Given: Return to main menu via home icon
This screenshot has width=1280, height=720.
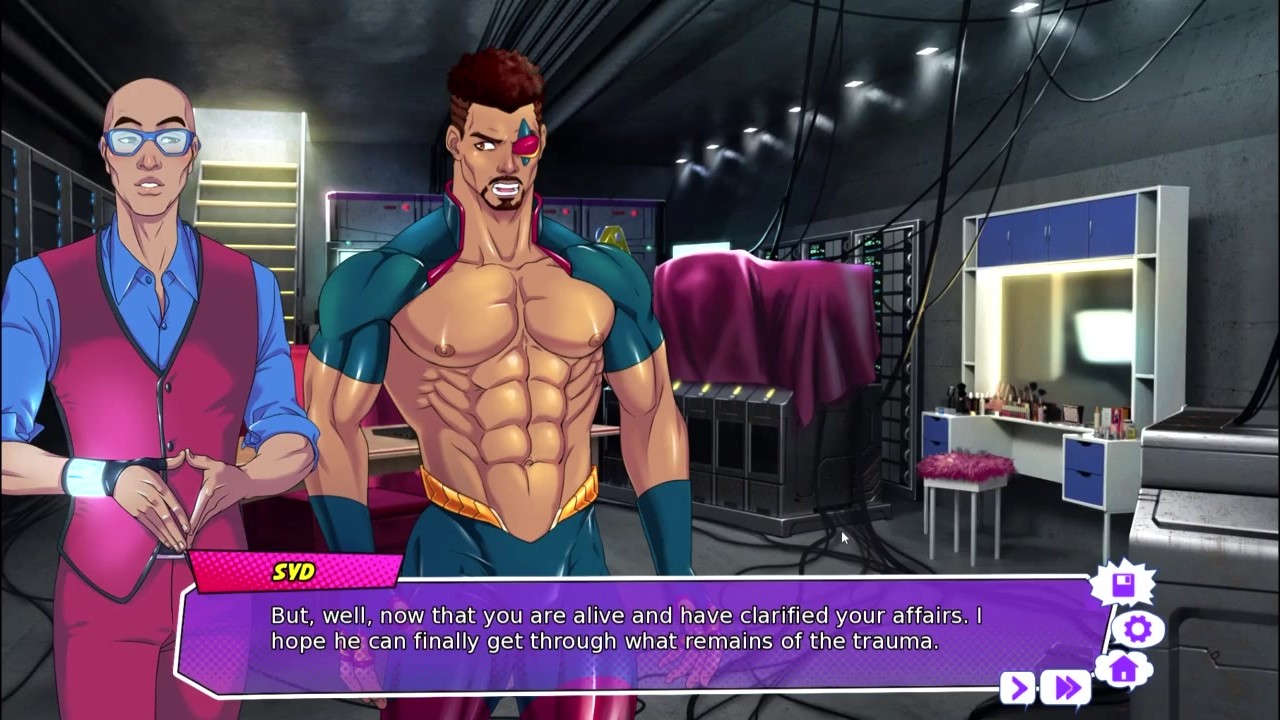Looking at the screenshot, I should click(x=1124, y=669).
